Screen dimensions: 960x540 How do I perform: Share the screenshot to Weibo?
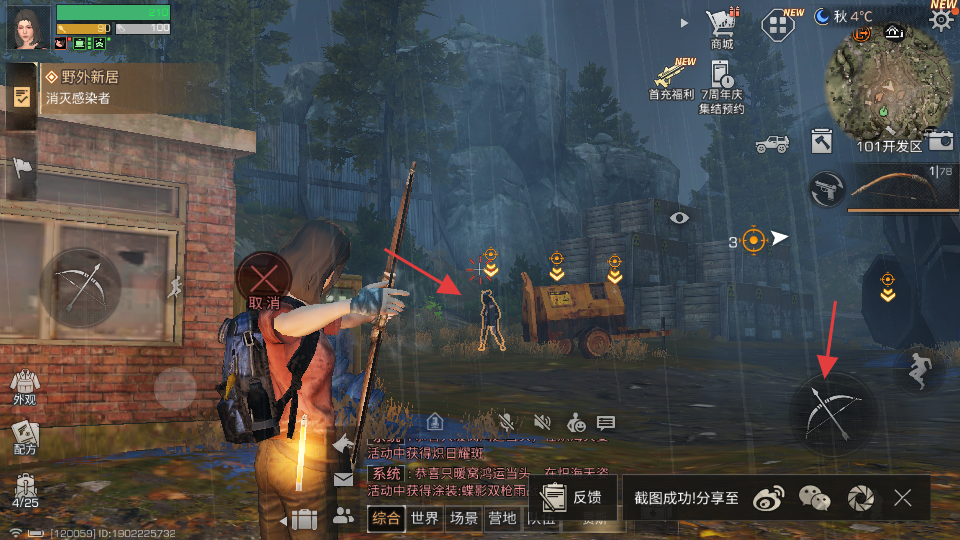[768, 497]
